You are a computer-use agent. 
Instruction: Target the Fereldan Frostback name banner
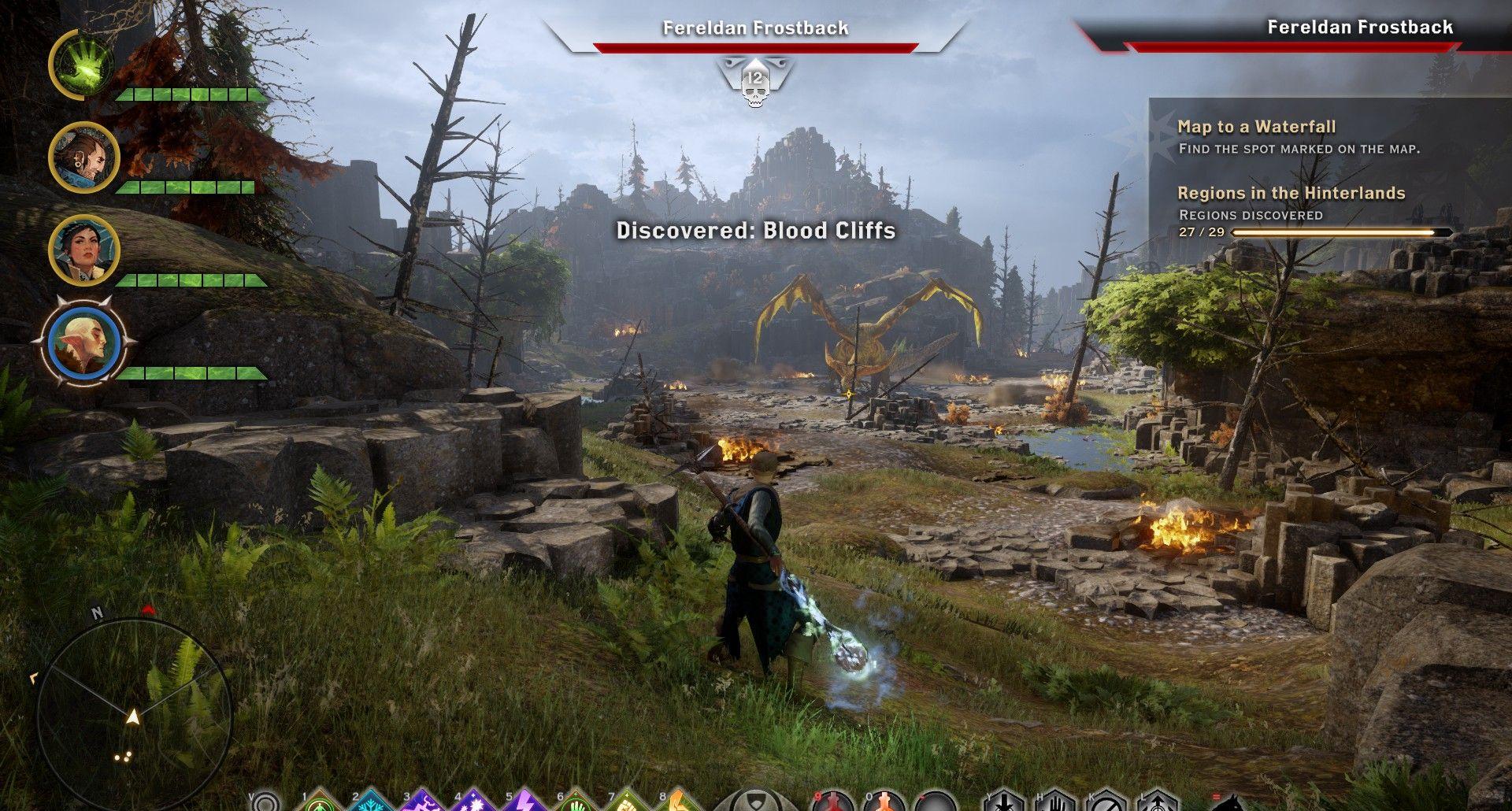click(755, 28)
